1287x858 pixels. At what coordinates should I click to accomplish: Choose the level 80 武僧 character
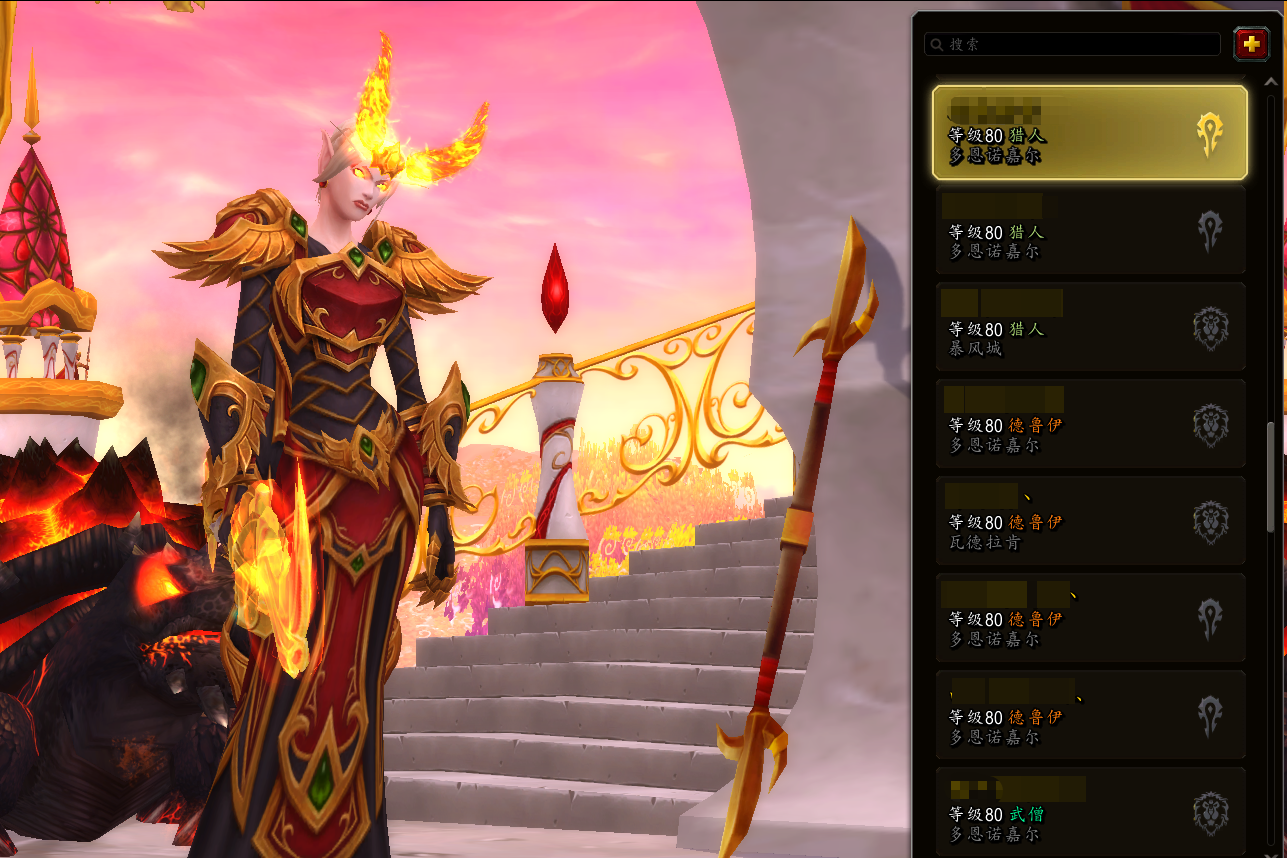tap(1089, 812)
